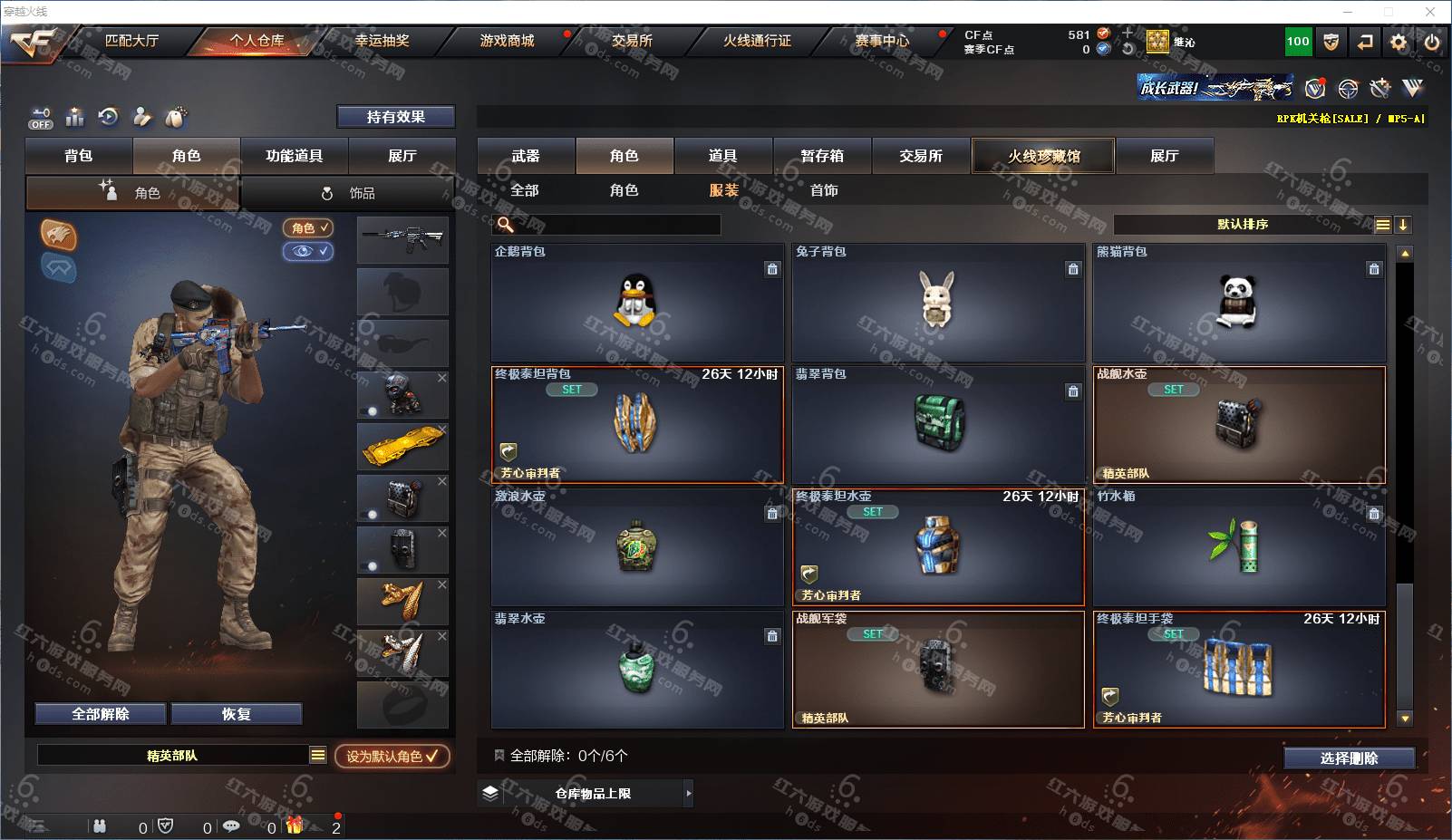Open the 火线通行证 battle pass
The image size is (1452, 840).
tap(757, 41)
